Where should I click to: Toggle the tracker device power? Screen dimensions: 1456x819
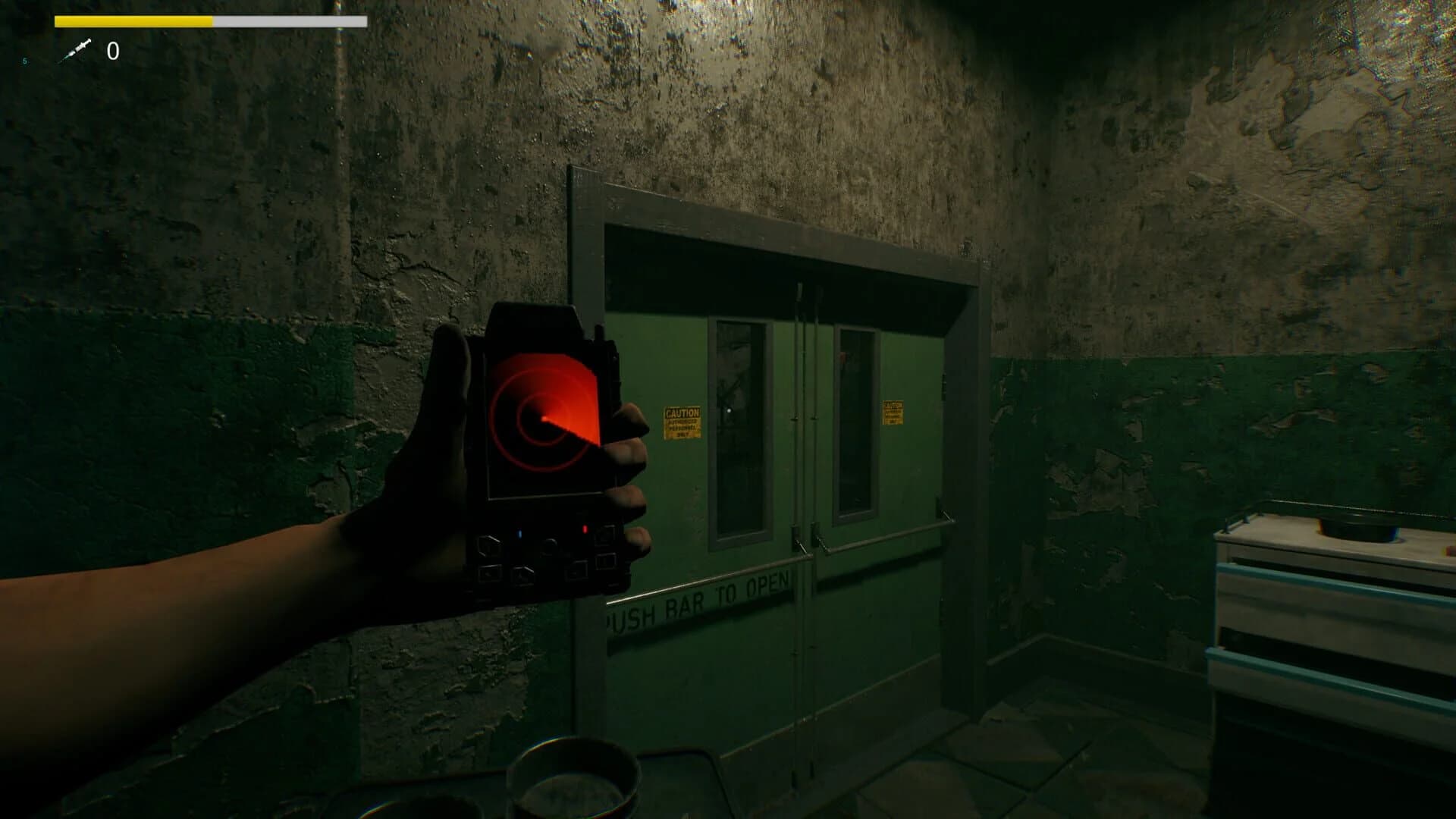point(549,544)
